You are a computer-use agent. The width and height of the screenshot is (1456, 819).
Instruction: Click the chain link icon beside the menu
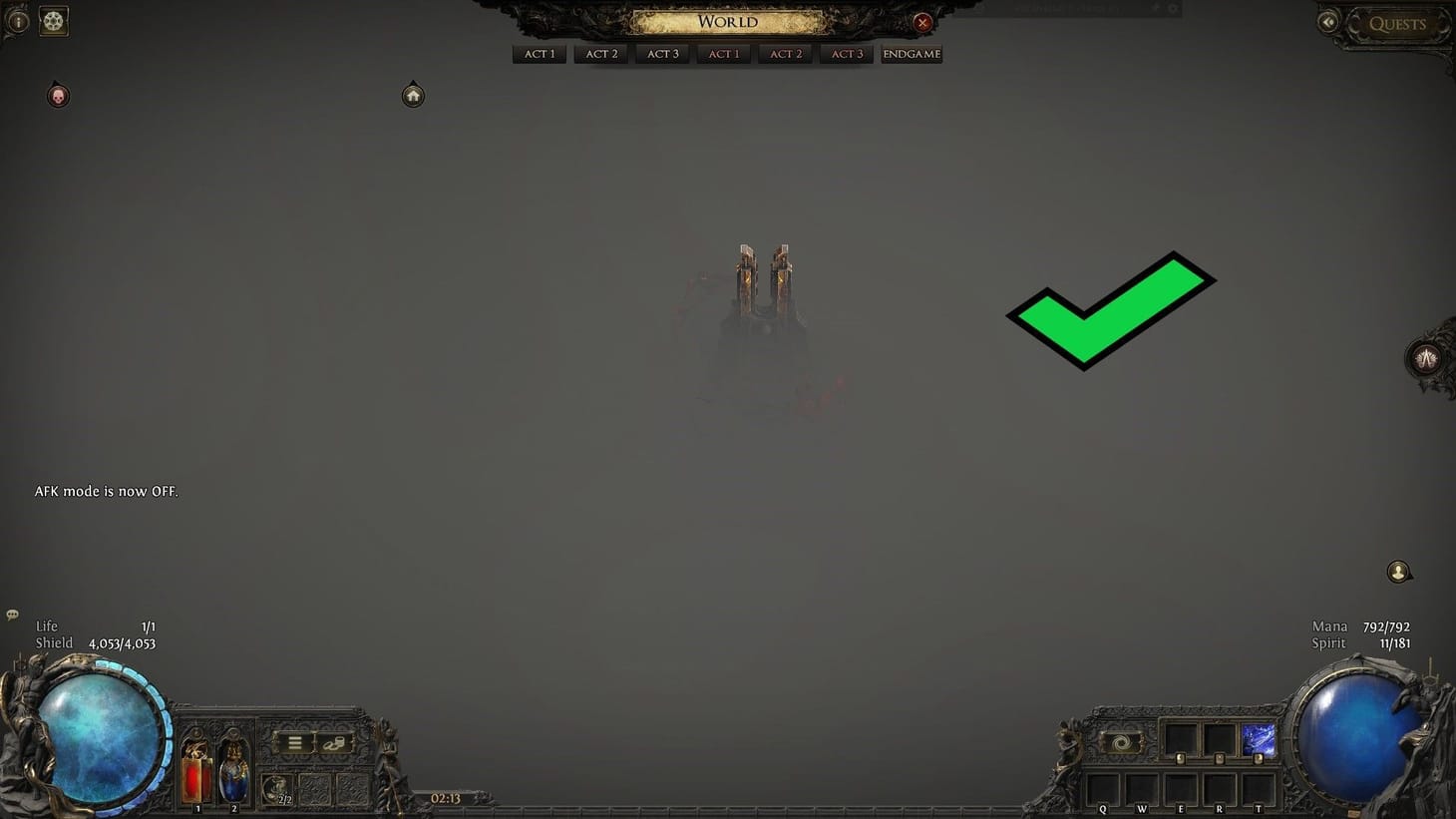pyautogui.click(x=336, y=742)
